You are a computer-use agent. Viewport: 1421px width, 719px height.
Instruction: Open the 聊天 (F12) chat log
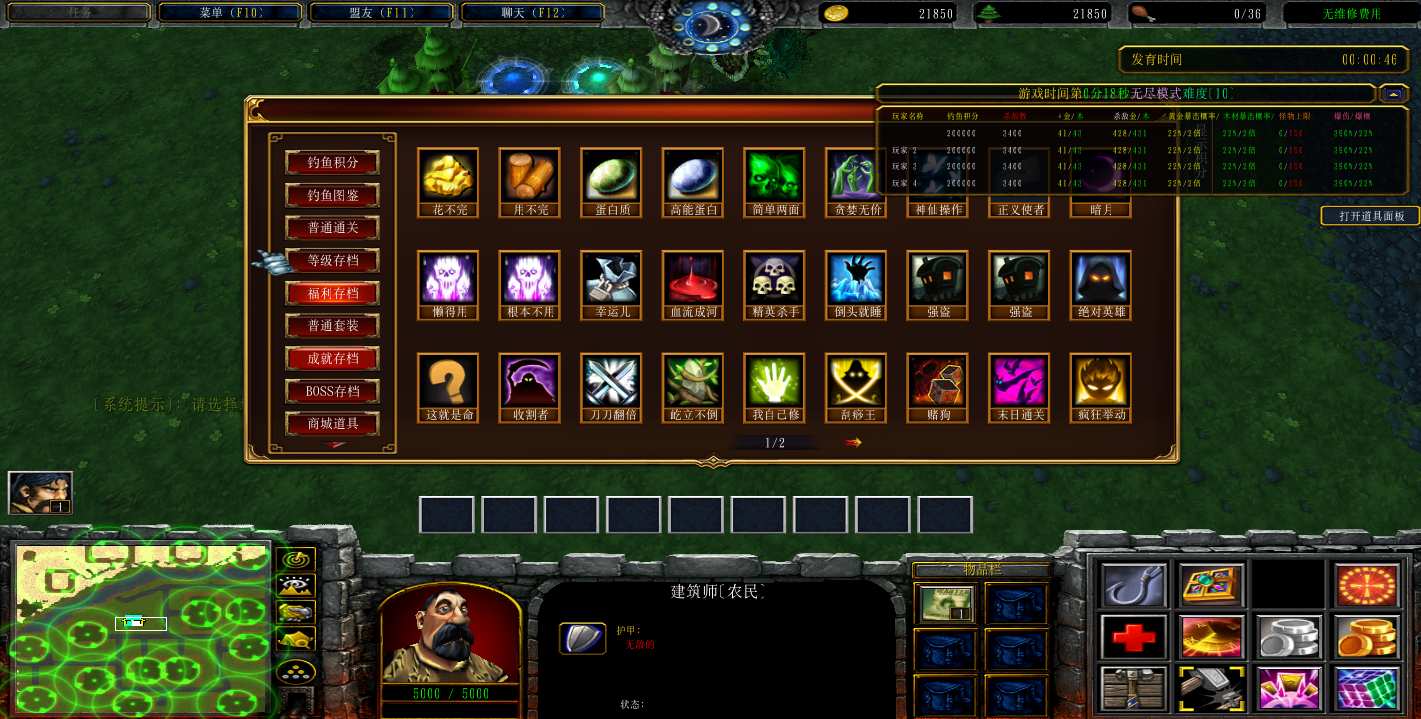[532, 13]
